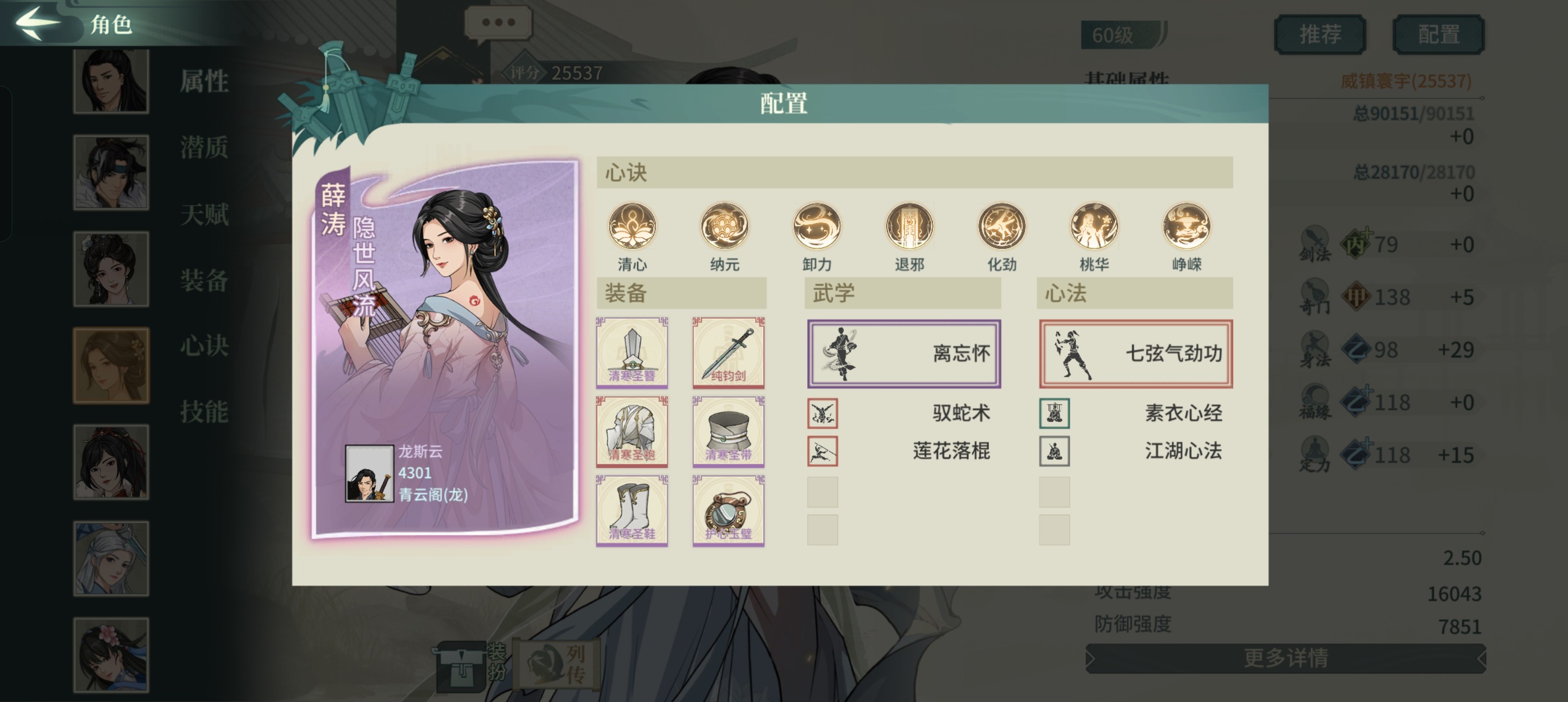Open the chat speech bubble at top
The height and width of the screenshot is (702, 1568).
[498, 23]
